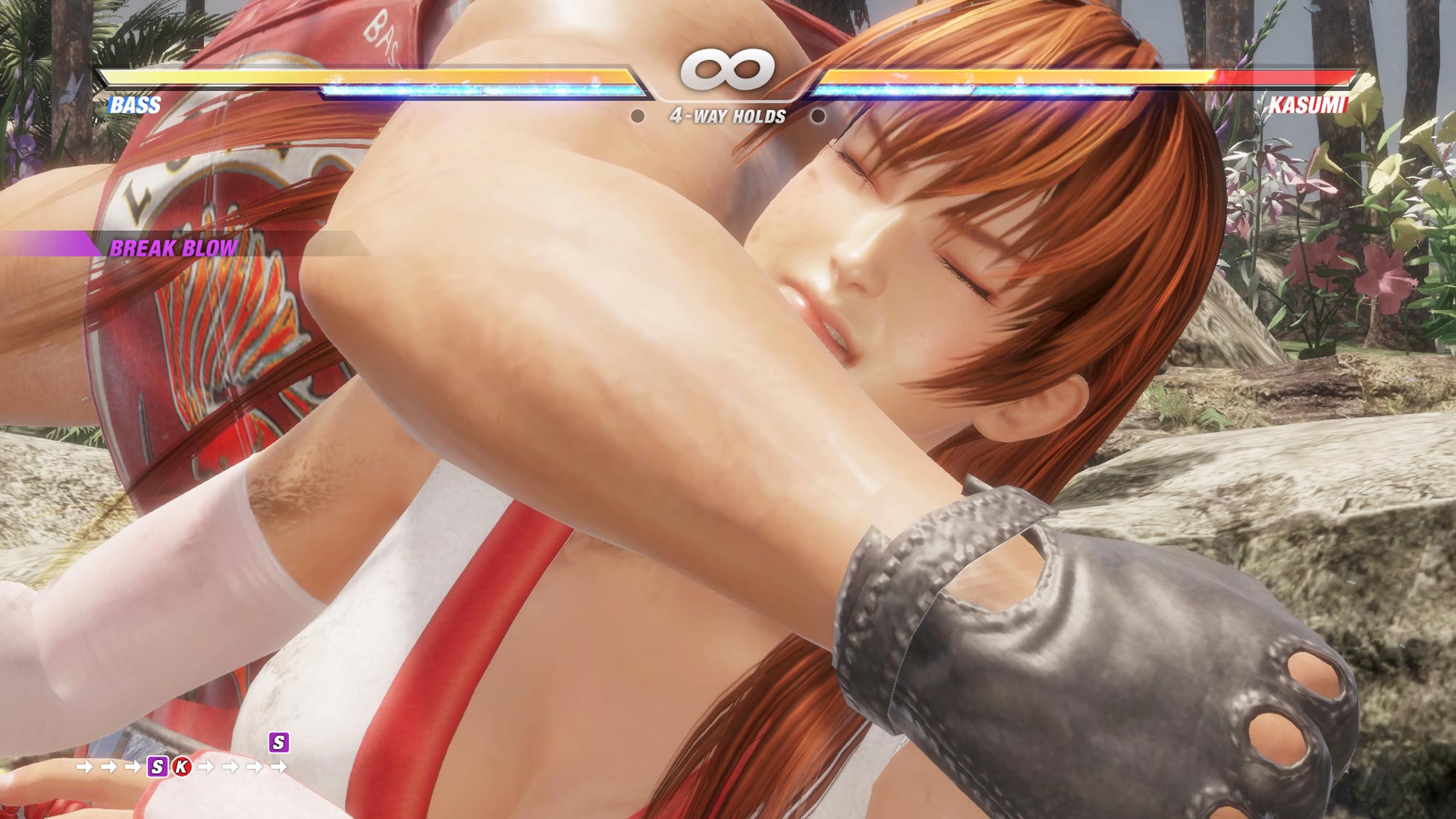This screenshot has height=819, width=1456.
Task: Click the last forward arrow in input history
Action: point(278,767)
